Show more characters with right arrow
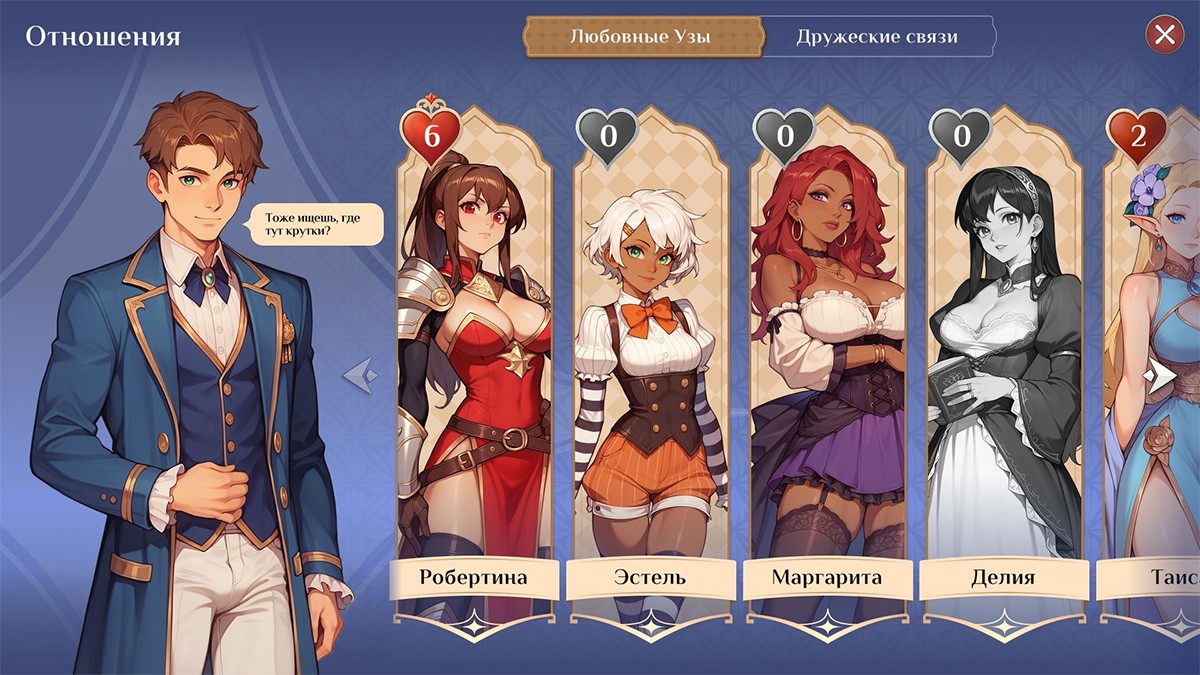This screenshot has width=1200, height=675. (x=1160, y=376)
